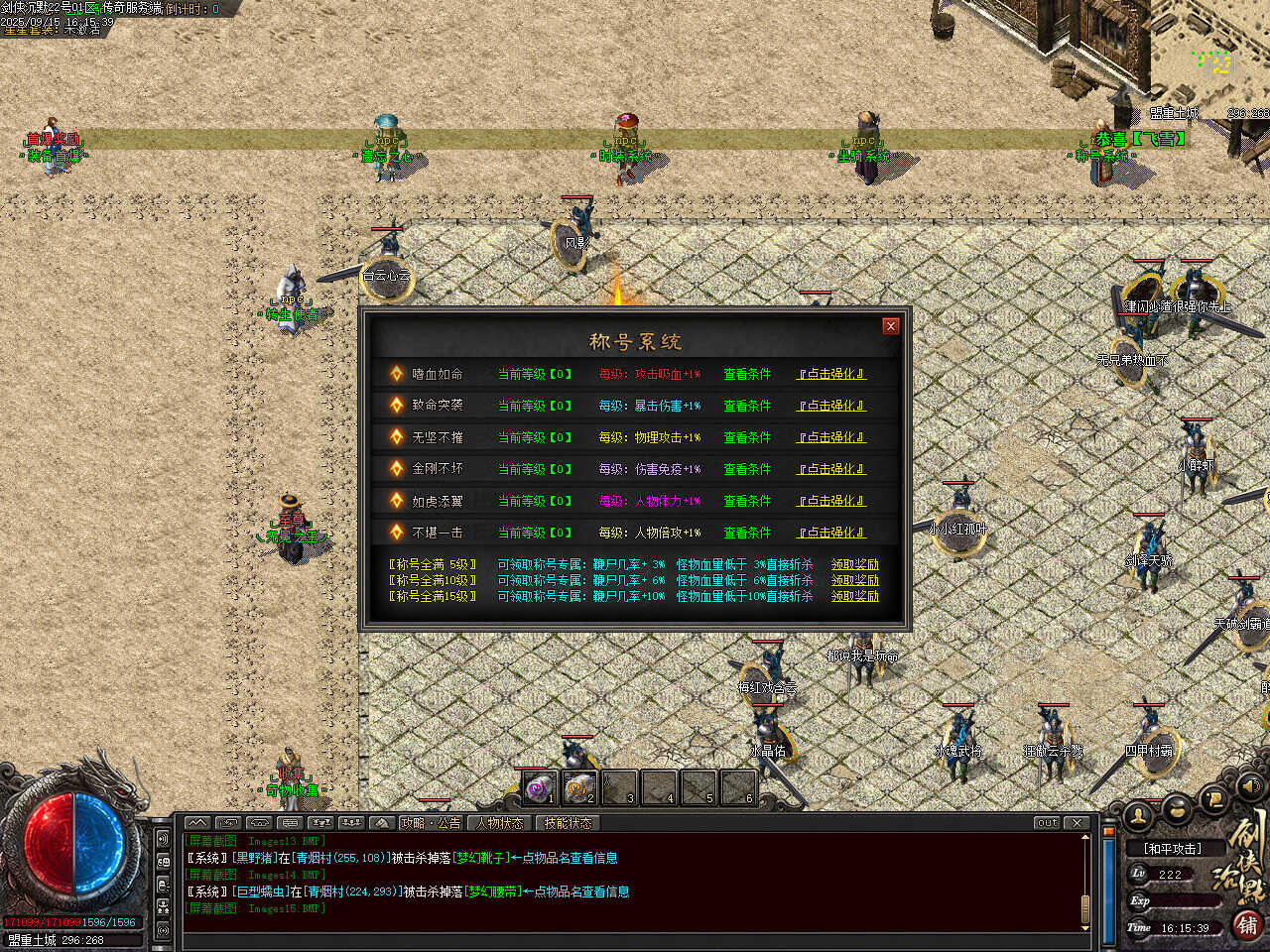The image size is (1270, 952).
Task: View 查看条件 for 嗜血如命
Action: pyautogui.click(x=746, y=374)
